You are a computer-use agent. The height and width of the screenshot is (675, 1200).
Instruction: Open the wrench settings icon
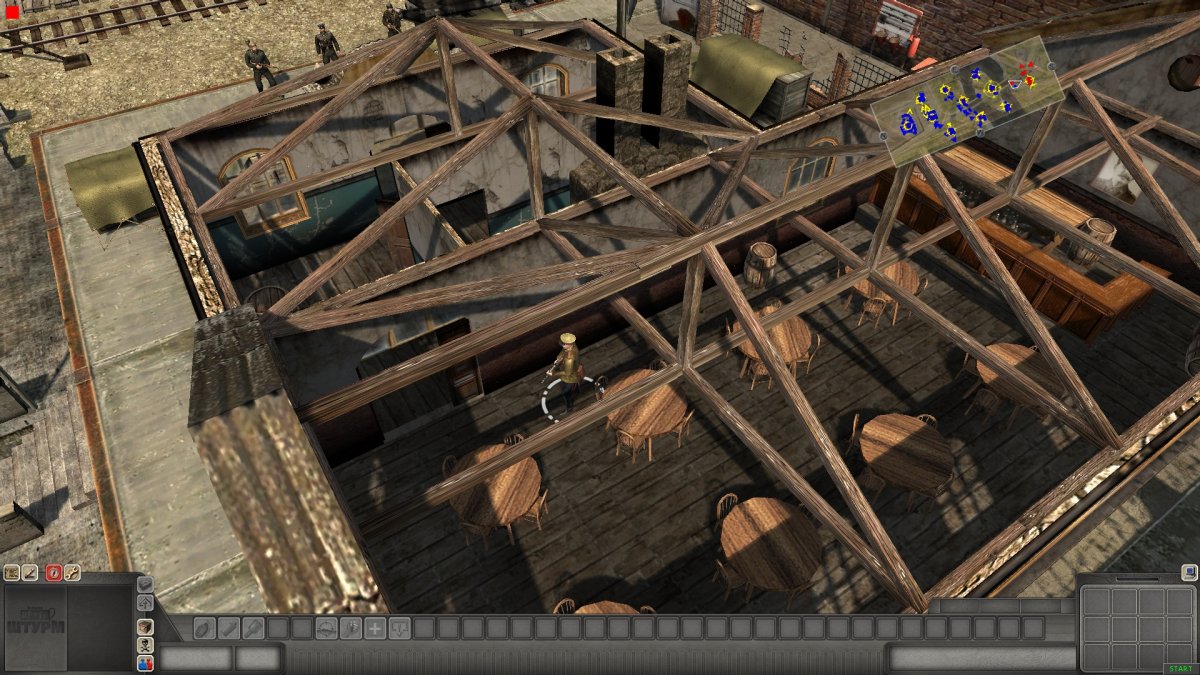(x=72, y=573)
